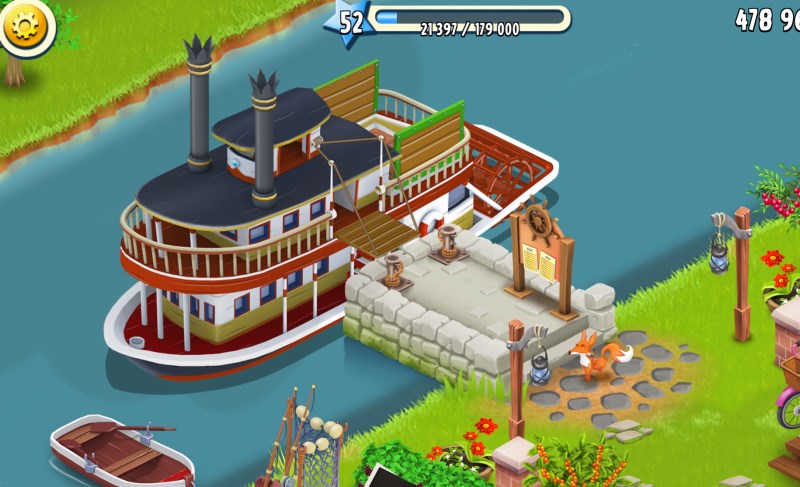This screenshot has height=487, width=800.
Task: Tap the level 52 star icon
Action: coord(350,21)
